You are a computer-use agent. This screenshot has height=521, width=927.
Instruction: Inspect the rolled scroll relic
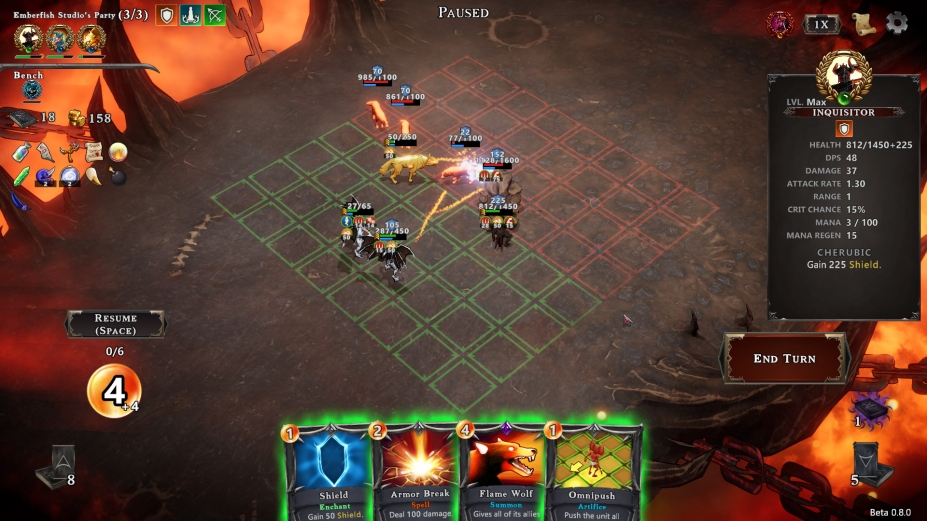pyautogui.click(x=94, y=152)
